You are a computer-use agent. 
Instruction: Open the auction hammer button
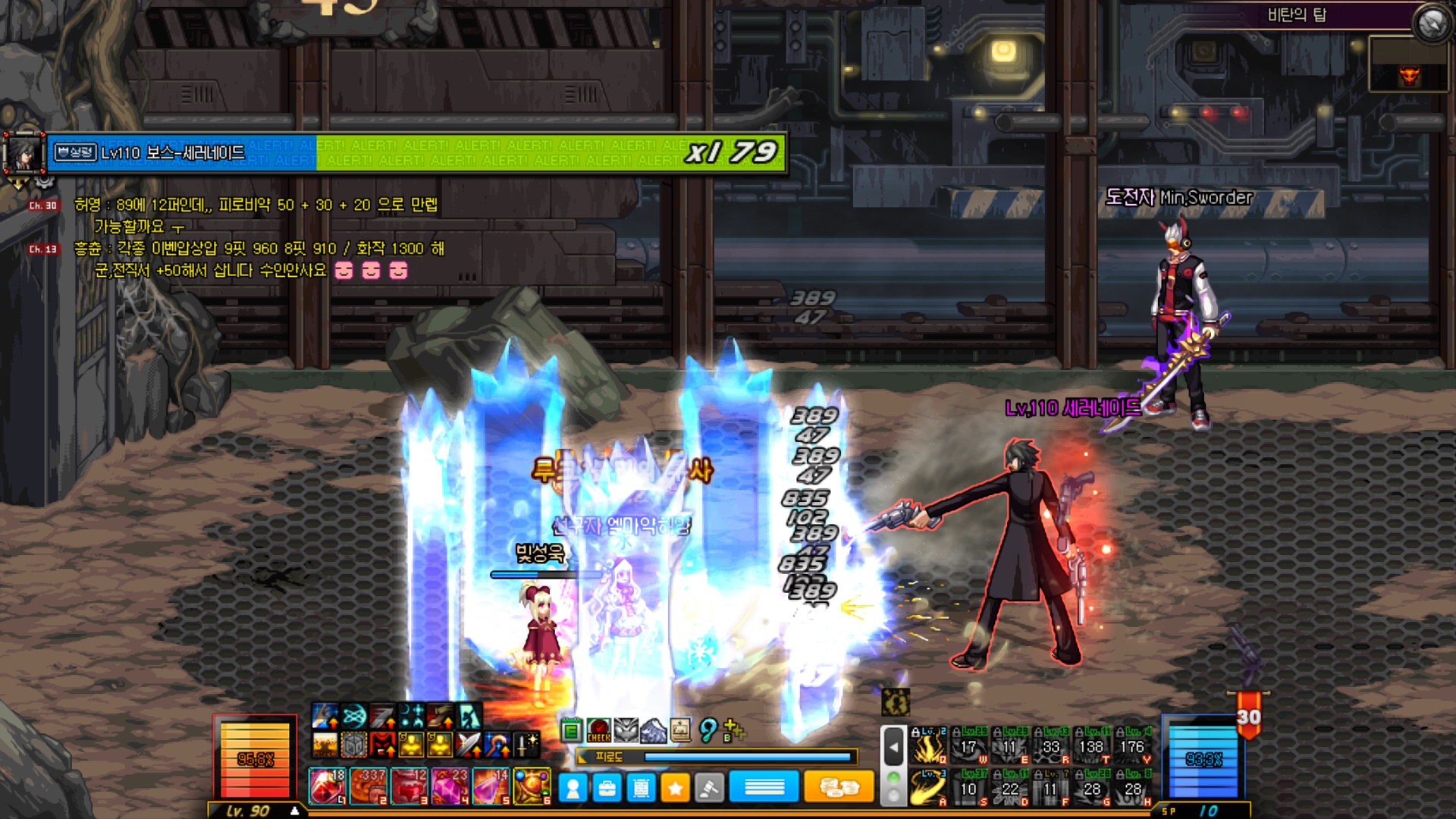(709, 789)
